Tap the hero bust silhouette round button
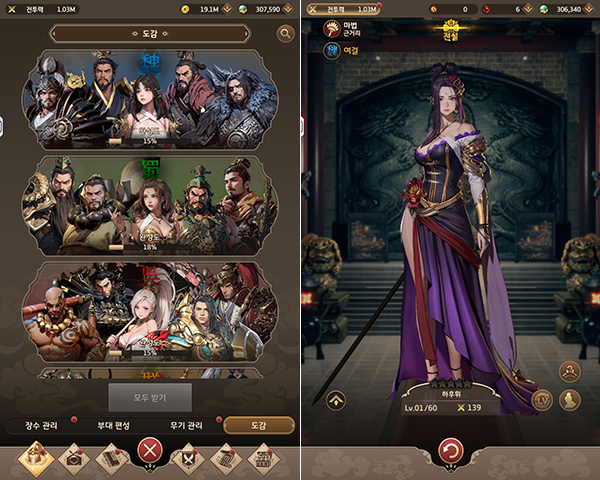This screenshot has height=480, width=600. tap(570, 400)
